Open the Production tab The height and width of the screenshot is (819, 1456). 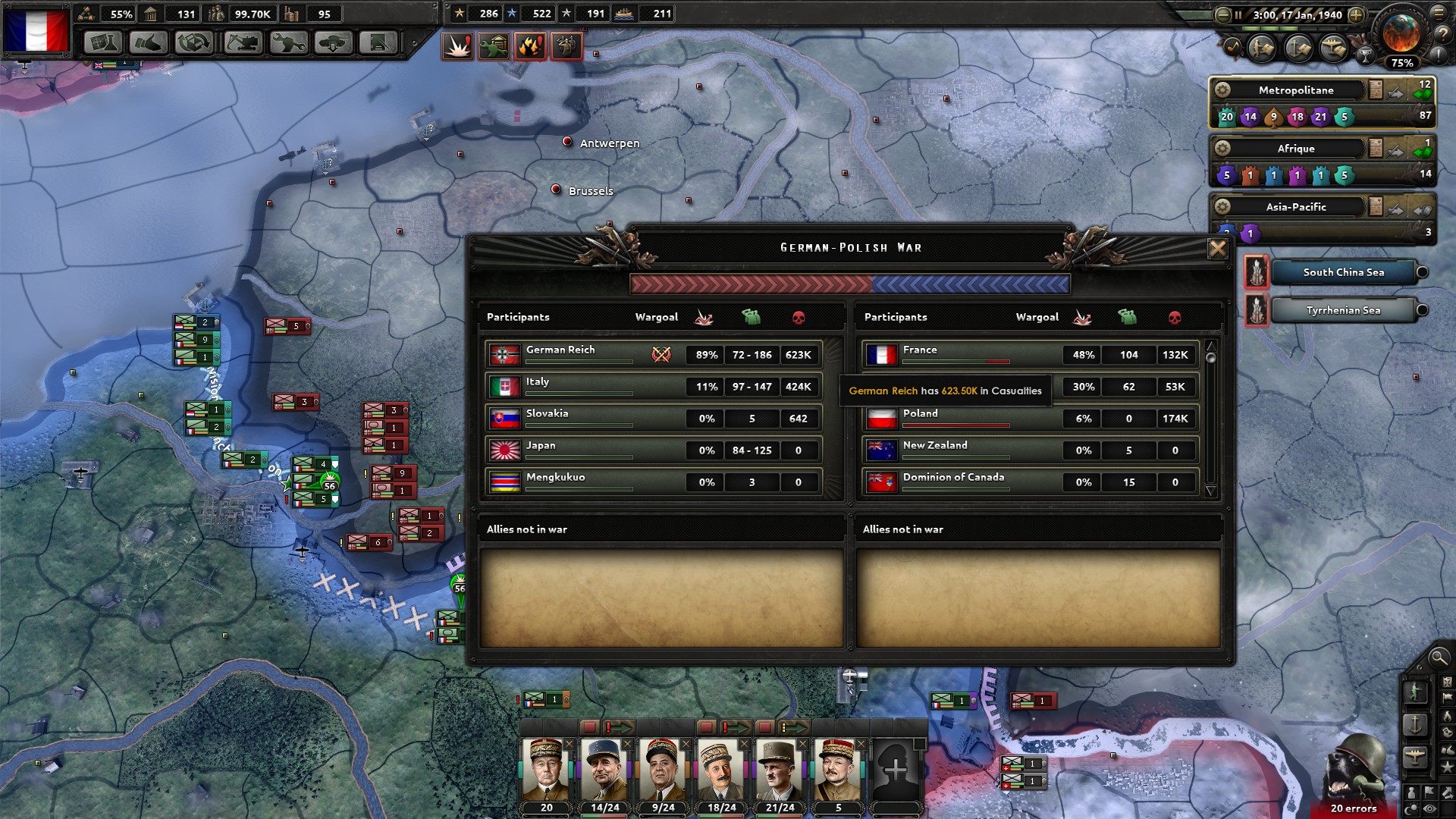[289, 42]
